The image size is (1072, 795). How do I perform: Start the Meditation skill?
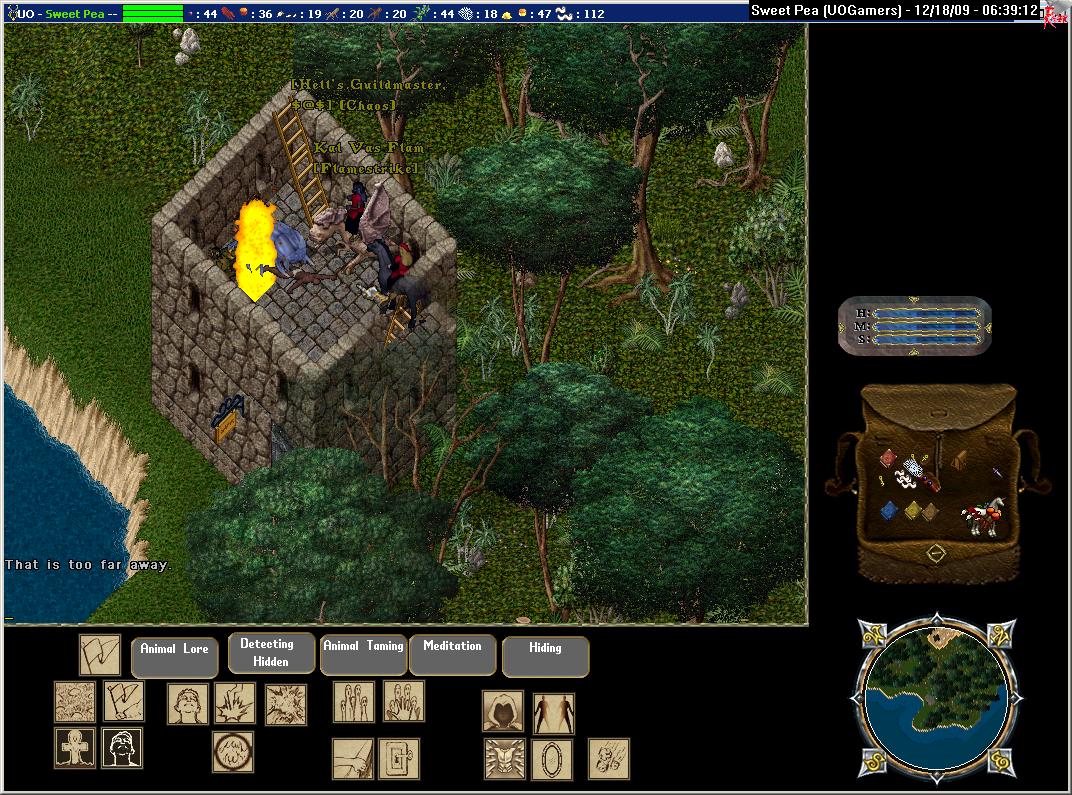(x=452, y=654)
